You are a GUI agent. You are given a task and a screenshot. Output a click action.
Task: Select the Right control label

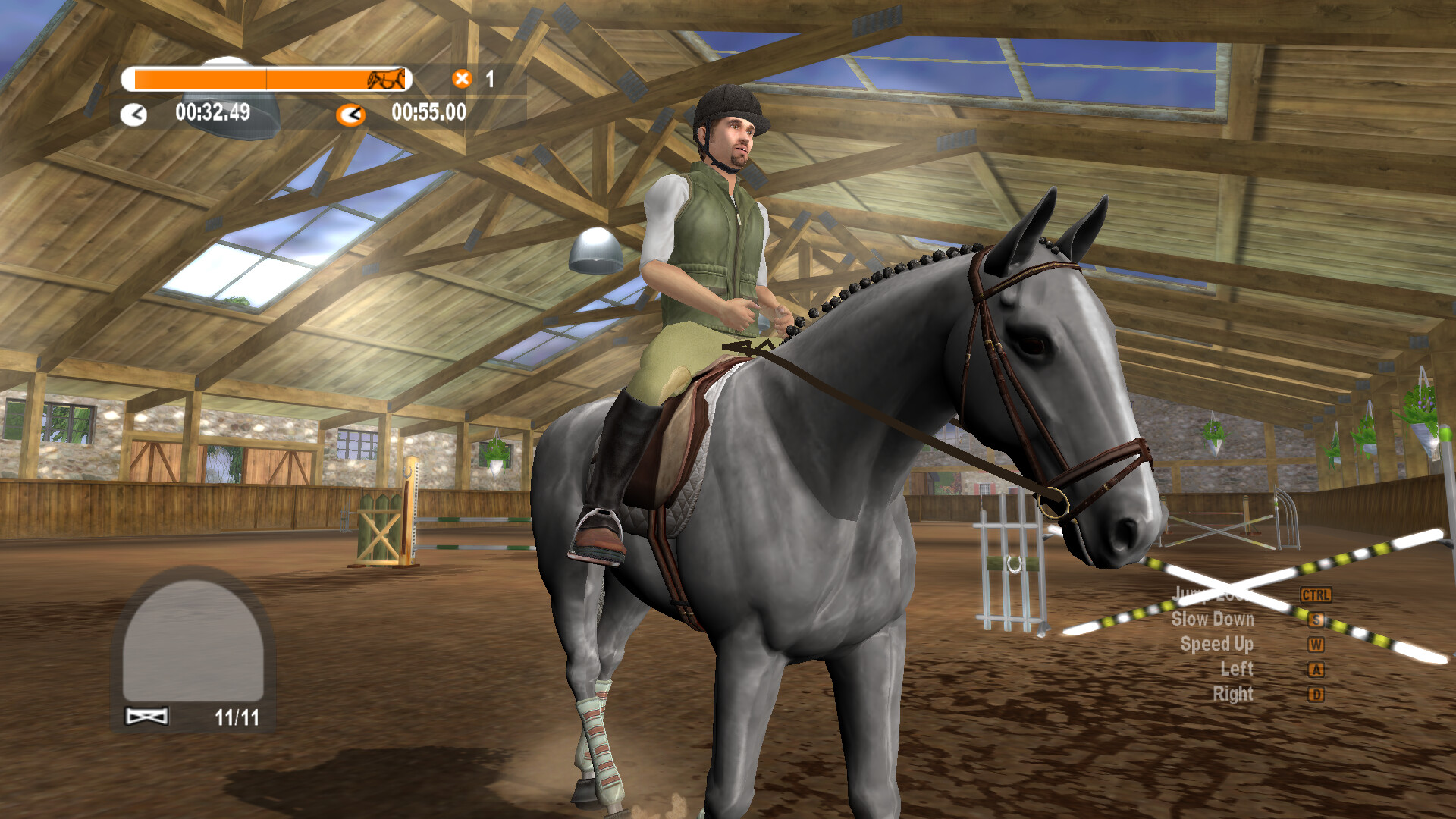click(x=1234, y=693)
